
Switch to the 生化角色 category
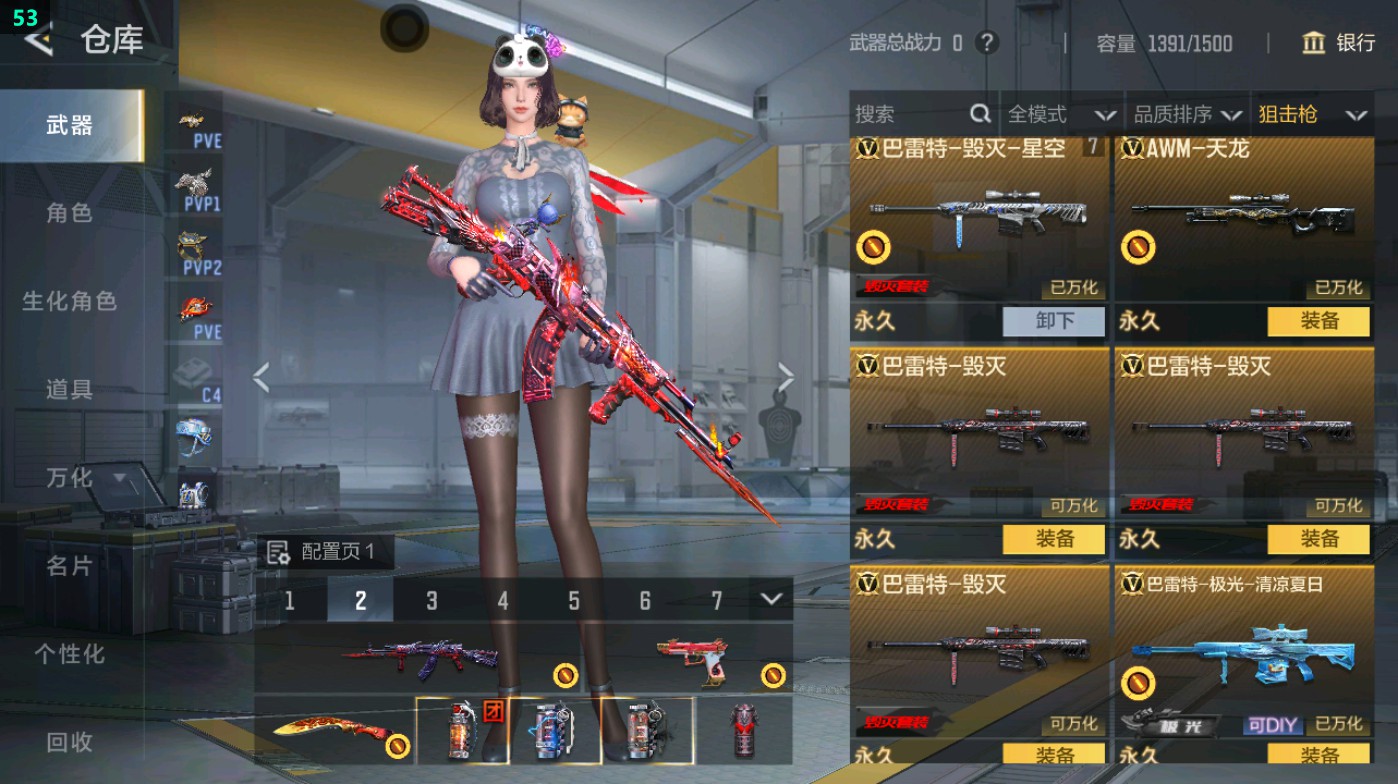pyautogui.click(x=69, y=301)
